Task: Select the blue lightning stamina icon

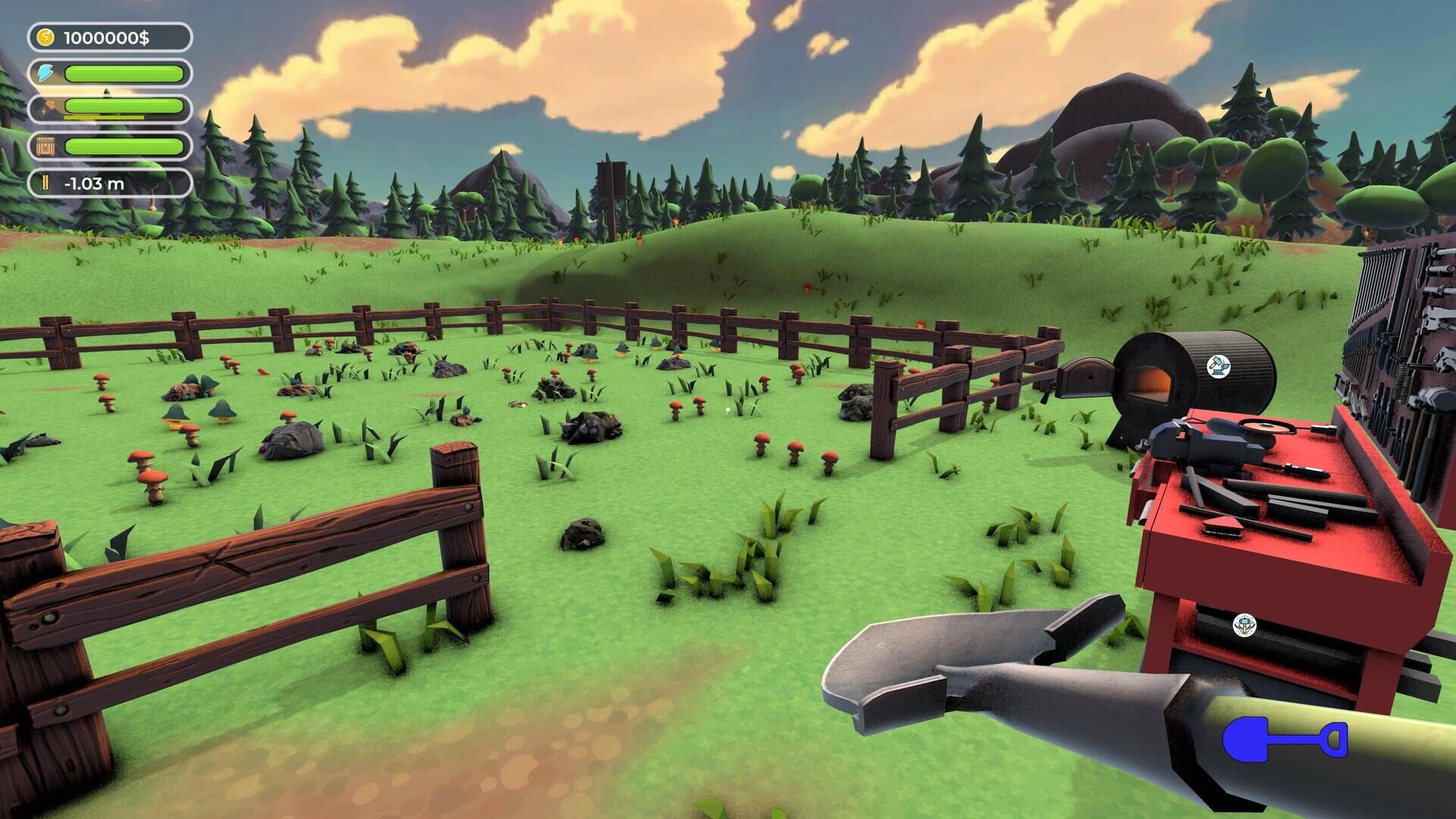Action: coord(44,73)
